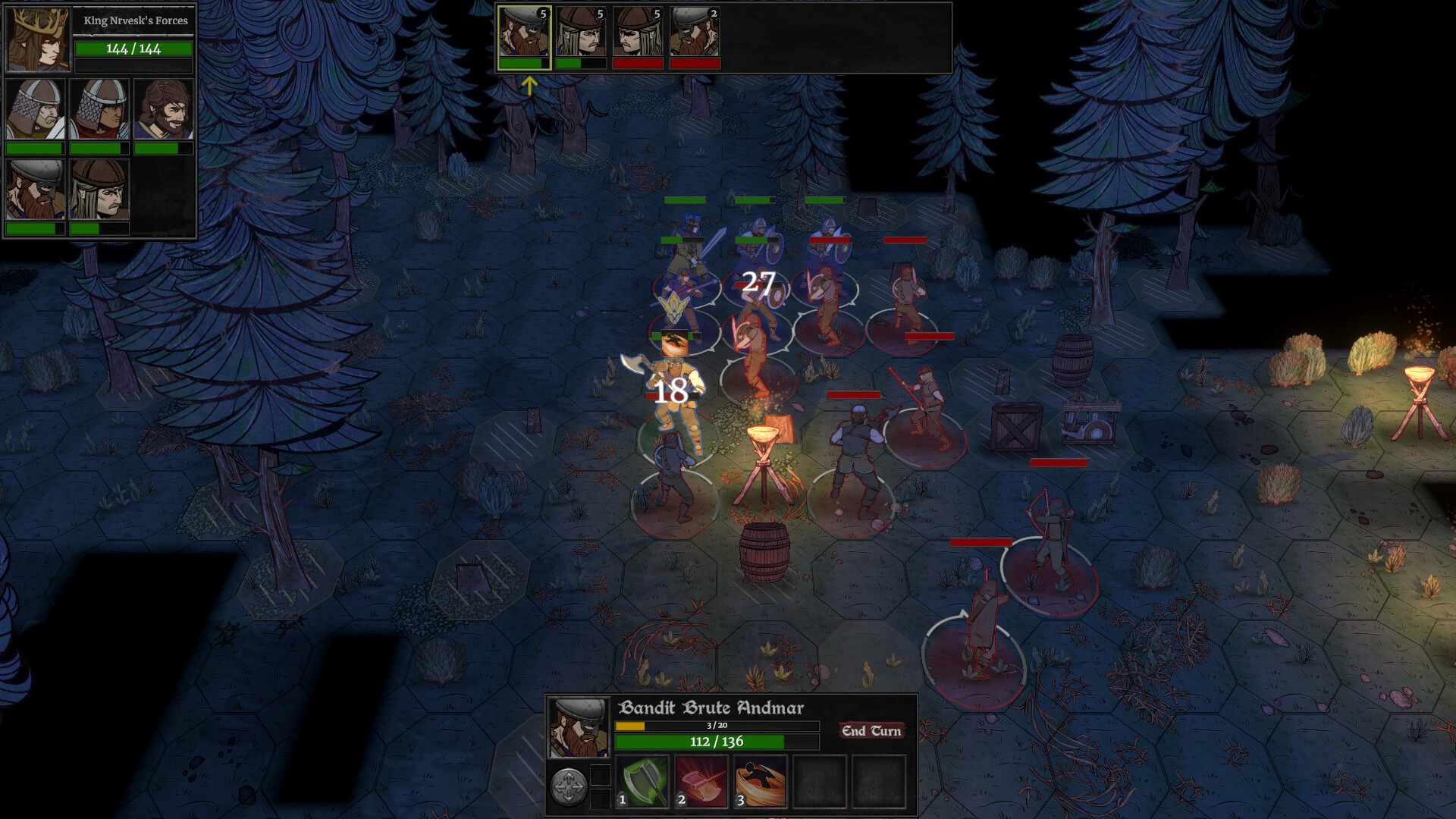Activate the green axe ability numbered 1
The height and width of the screenshot is (819, 1456).
pyautogui.click(x=642, y=781)
